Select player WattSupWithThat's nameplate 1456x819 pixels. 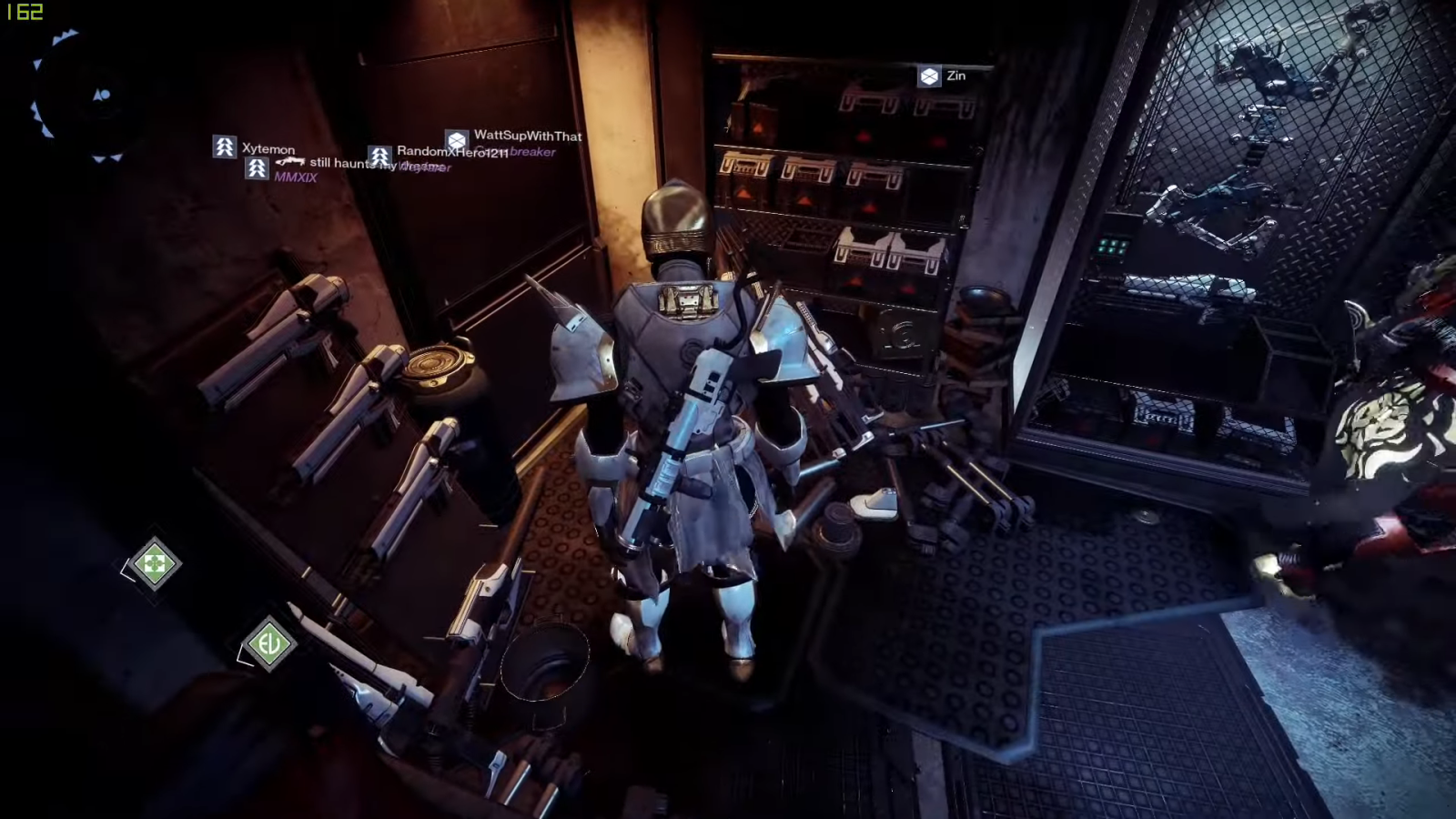(515, 137)
